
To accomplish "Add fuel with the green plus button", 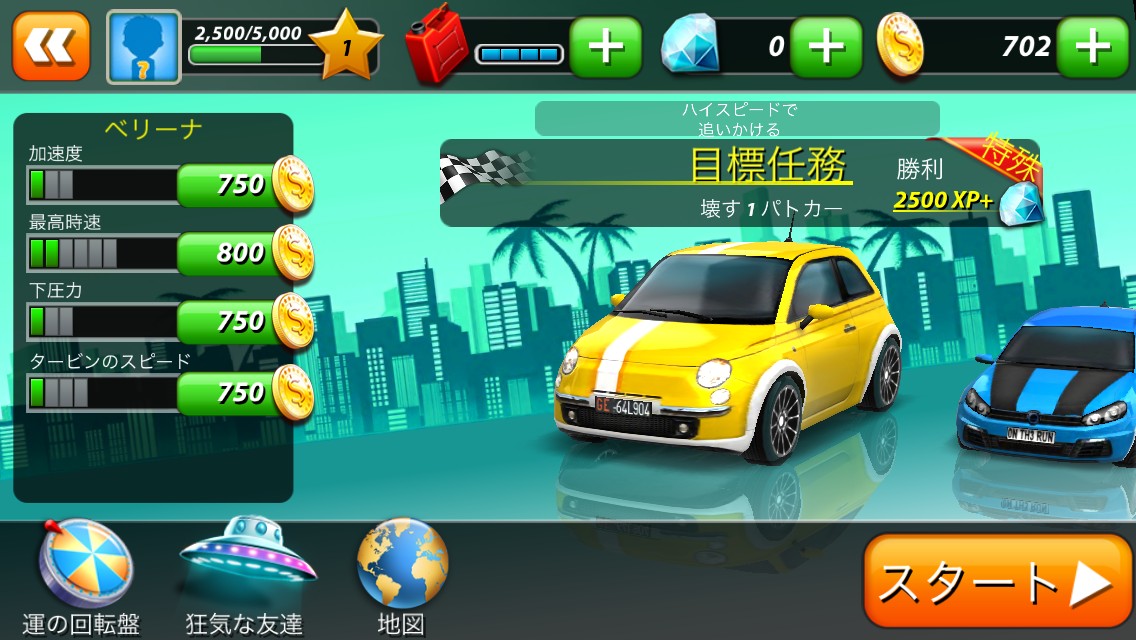I will tap(606, 46).
